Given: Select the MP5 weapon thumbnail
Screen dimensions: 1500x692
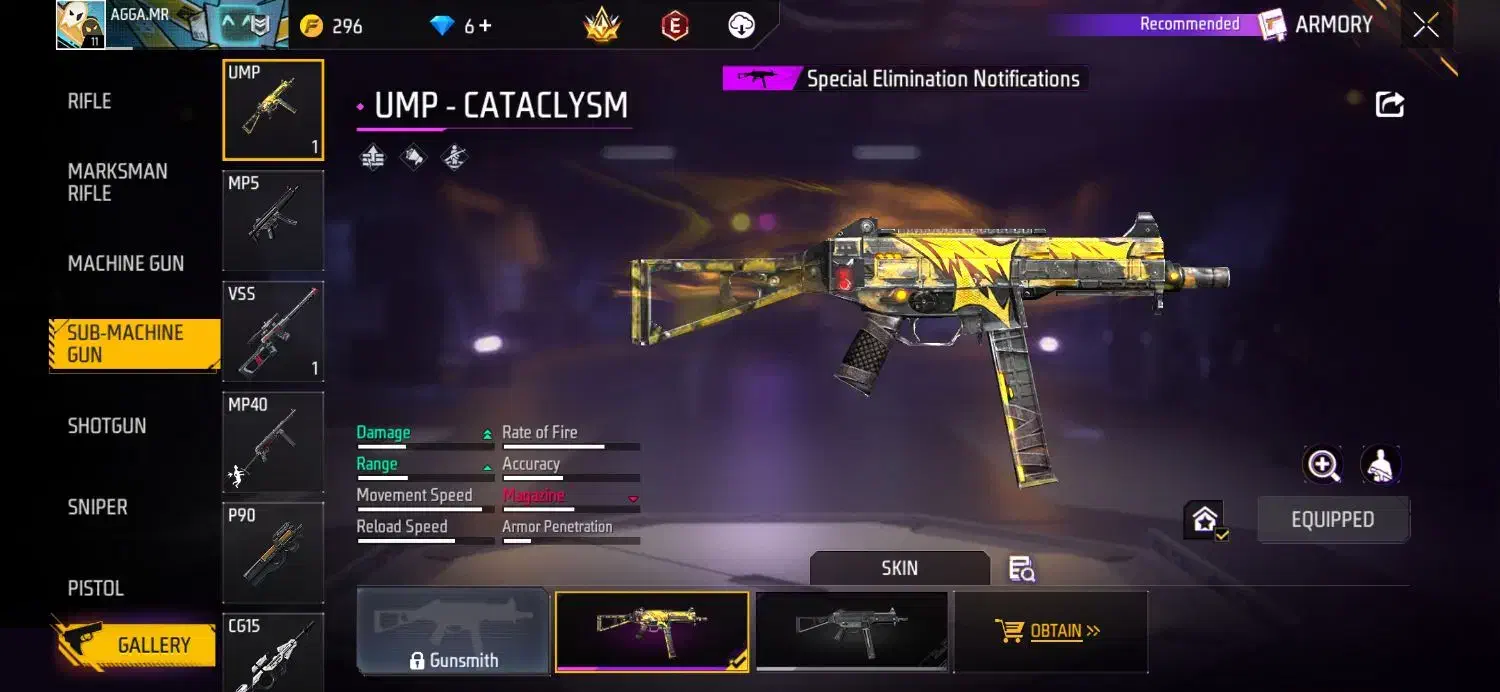Looking at the screenshot, I should [273, 220].
